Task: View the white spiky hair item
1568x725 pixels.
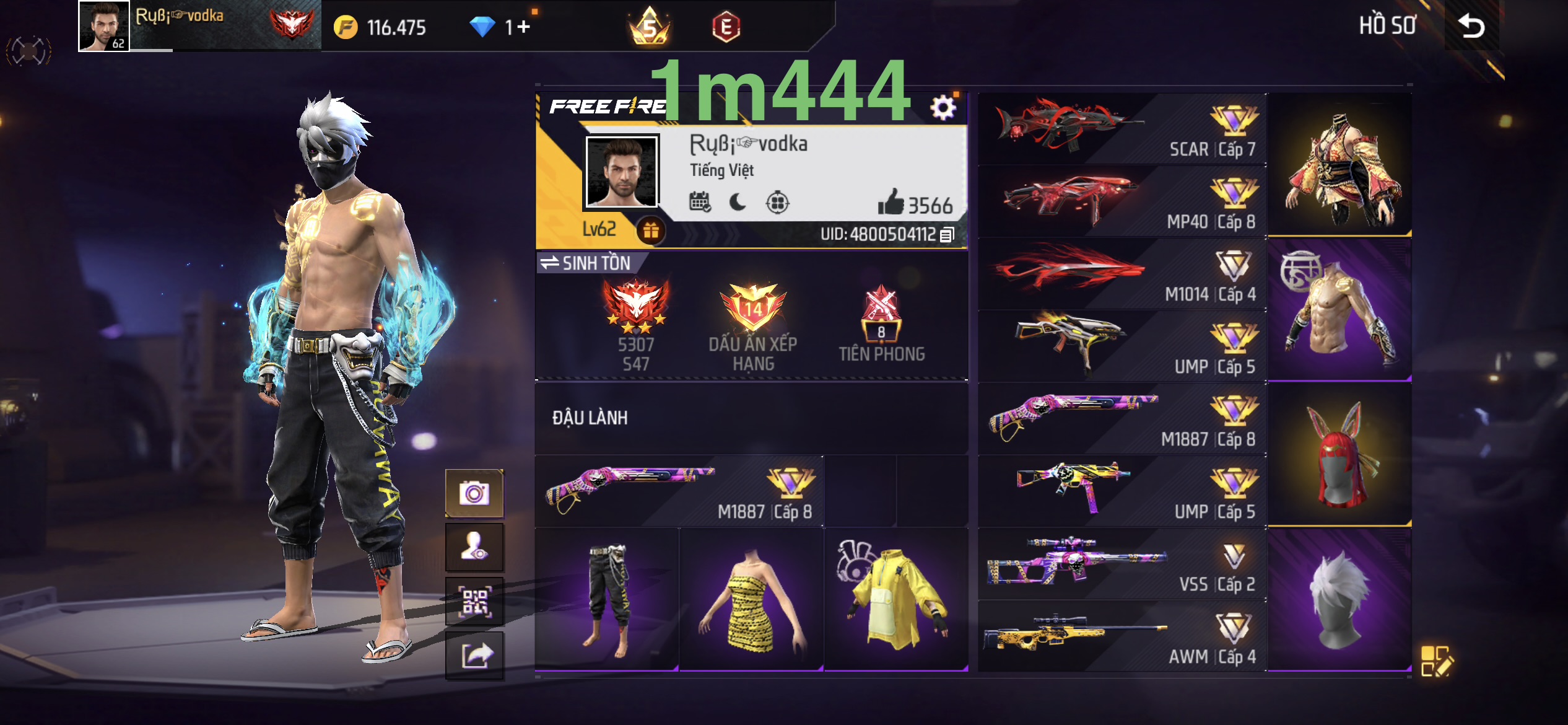Action: (1339, 599)
